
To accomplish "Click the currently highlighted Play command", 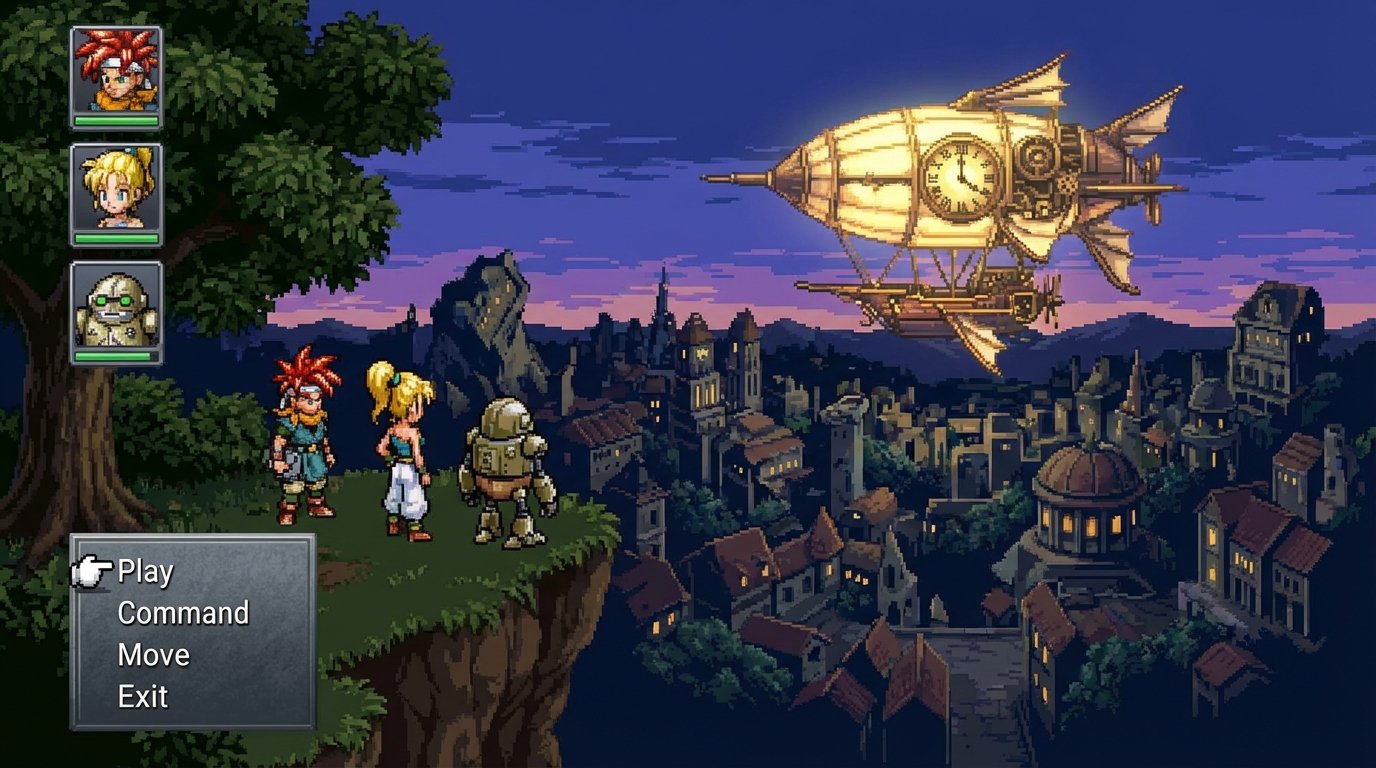I will click(144, 572).
